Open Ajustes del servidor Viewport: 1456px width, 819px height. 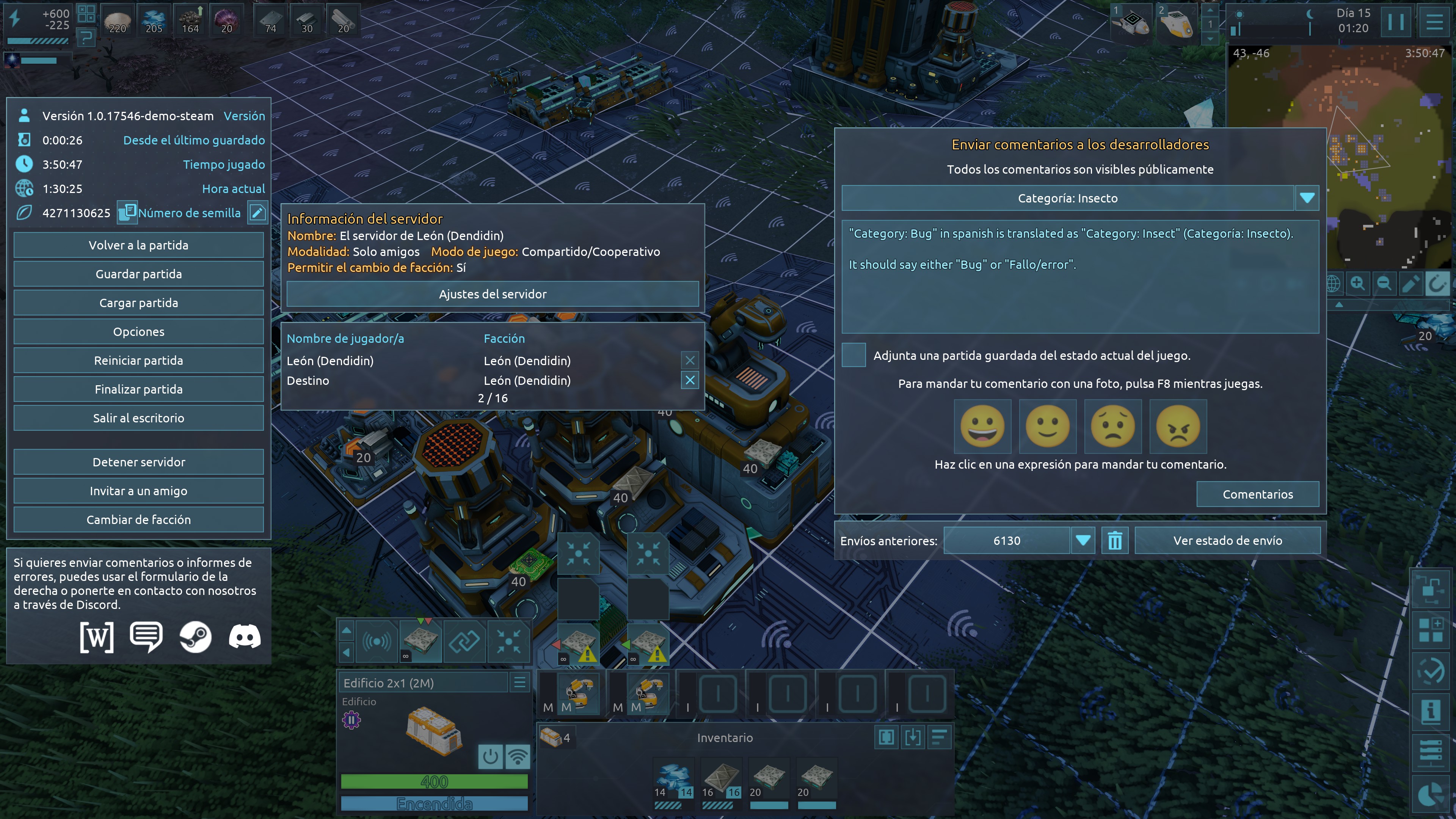(x=492, y=294)
